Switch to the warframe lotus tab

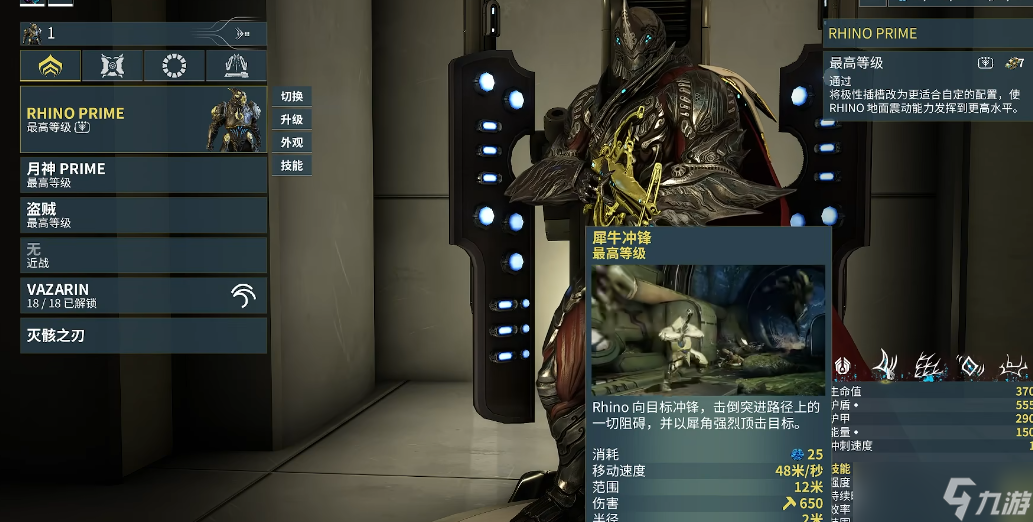click(50, 66)
